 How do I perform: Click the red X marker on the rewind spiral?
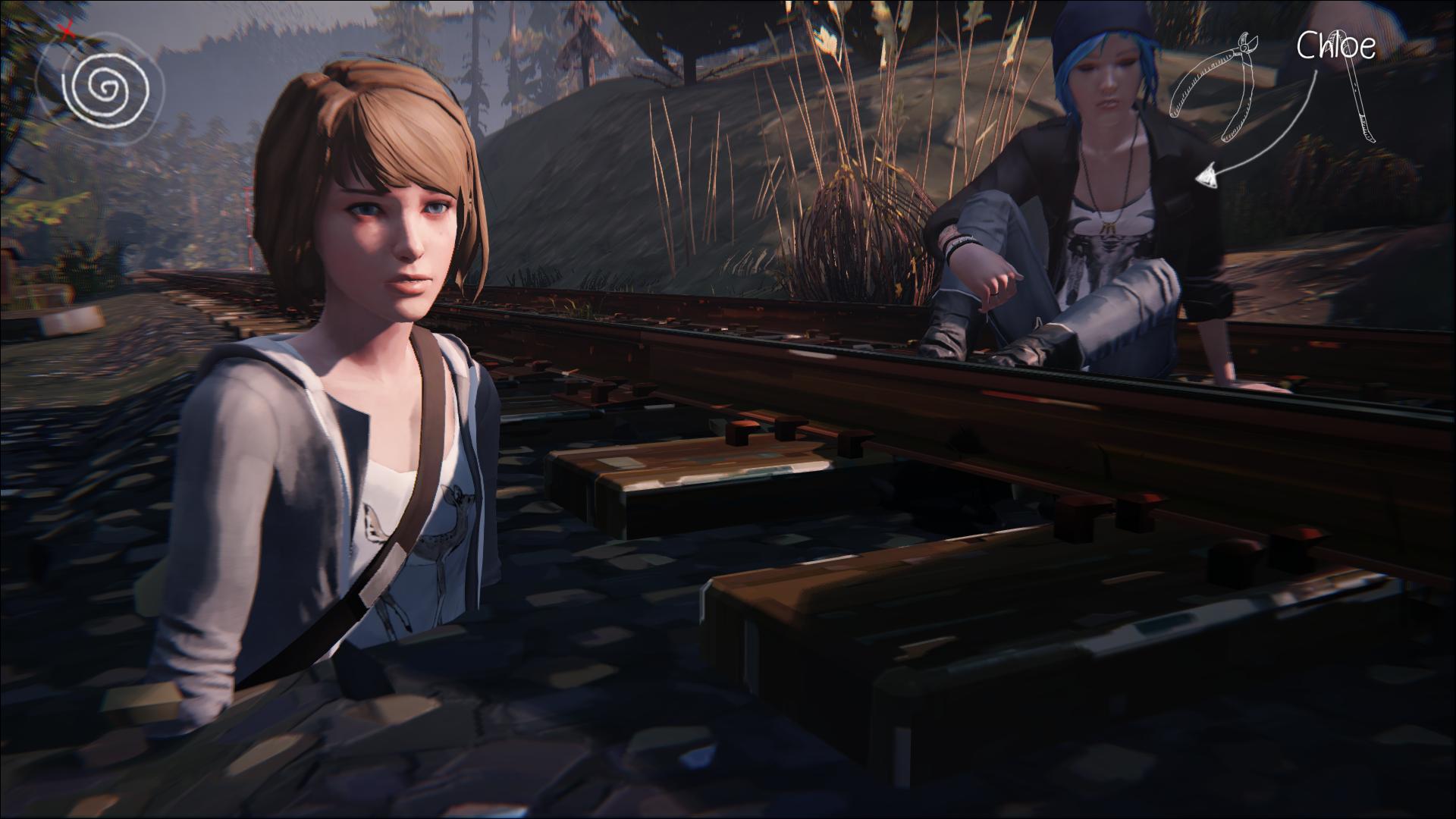[x=67, y=31]
